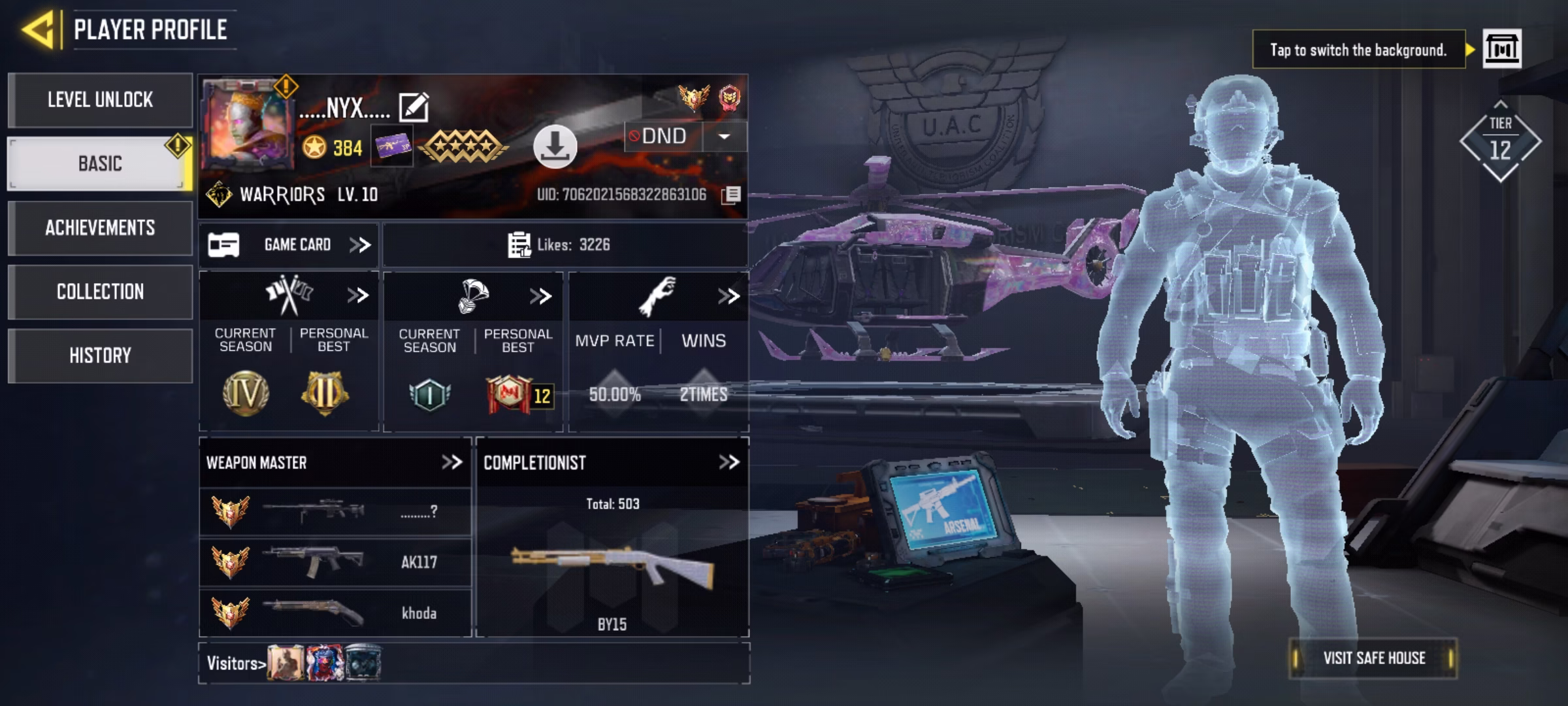1568x706 pixels.
Task: Open the Game Card
Action: (x=289, y=245)
